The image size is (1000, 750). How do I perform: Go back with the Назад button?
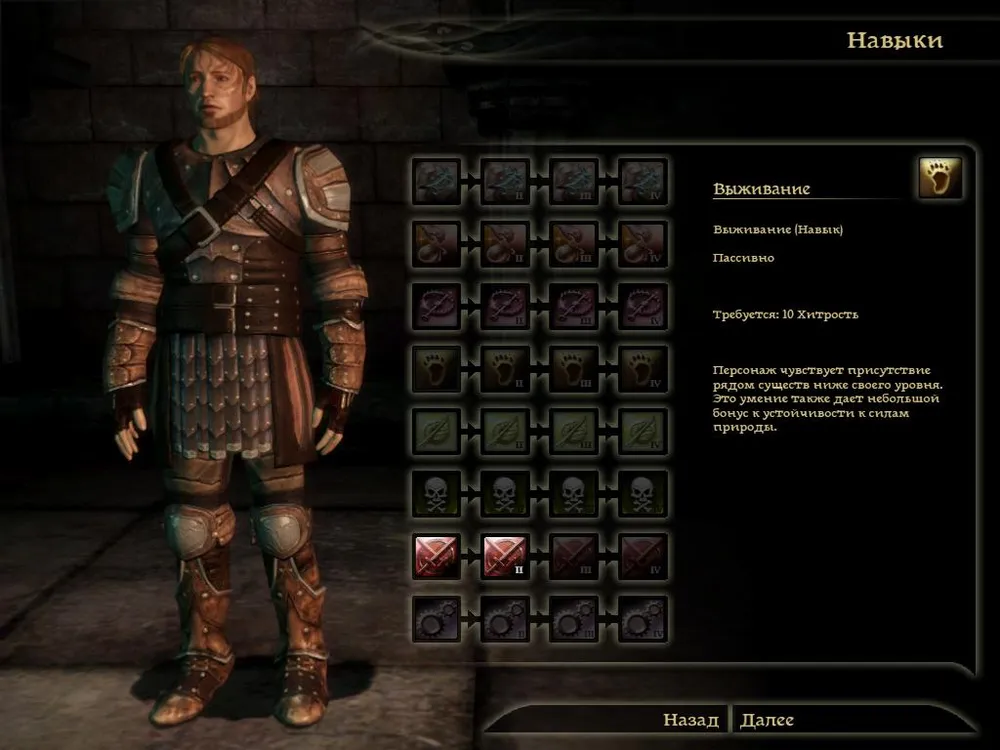click(x=690, y=720)
